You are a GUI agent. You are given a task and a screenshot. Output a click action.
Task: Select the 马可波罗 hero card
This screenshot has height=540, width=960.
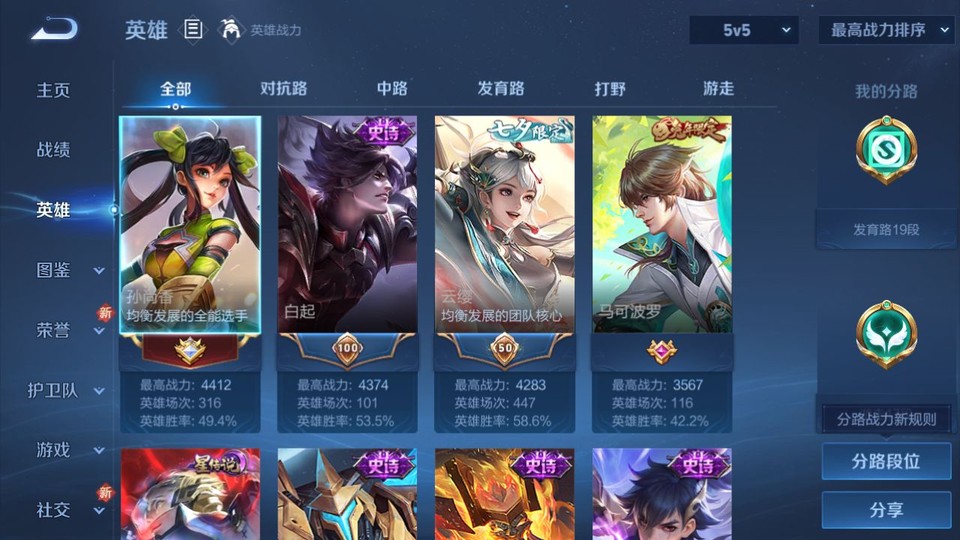662,224
